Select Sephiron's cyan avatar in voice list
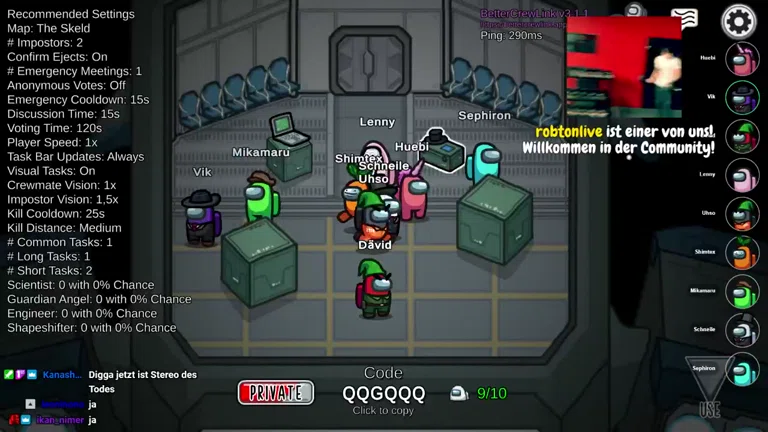Image resolution: width=768 pixels, height=432 pixels. tap(742, 369)
